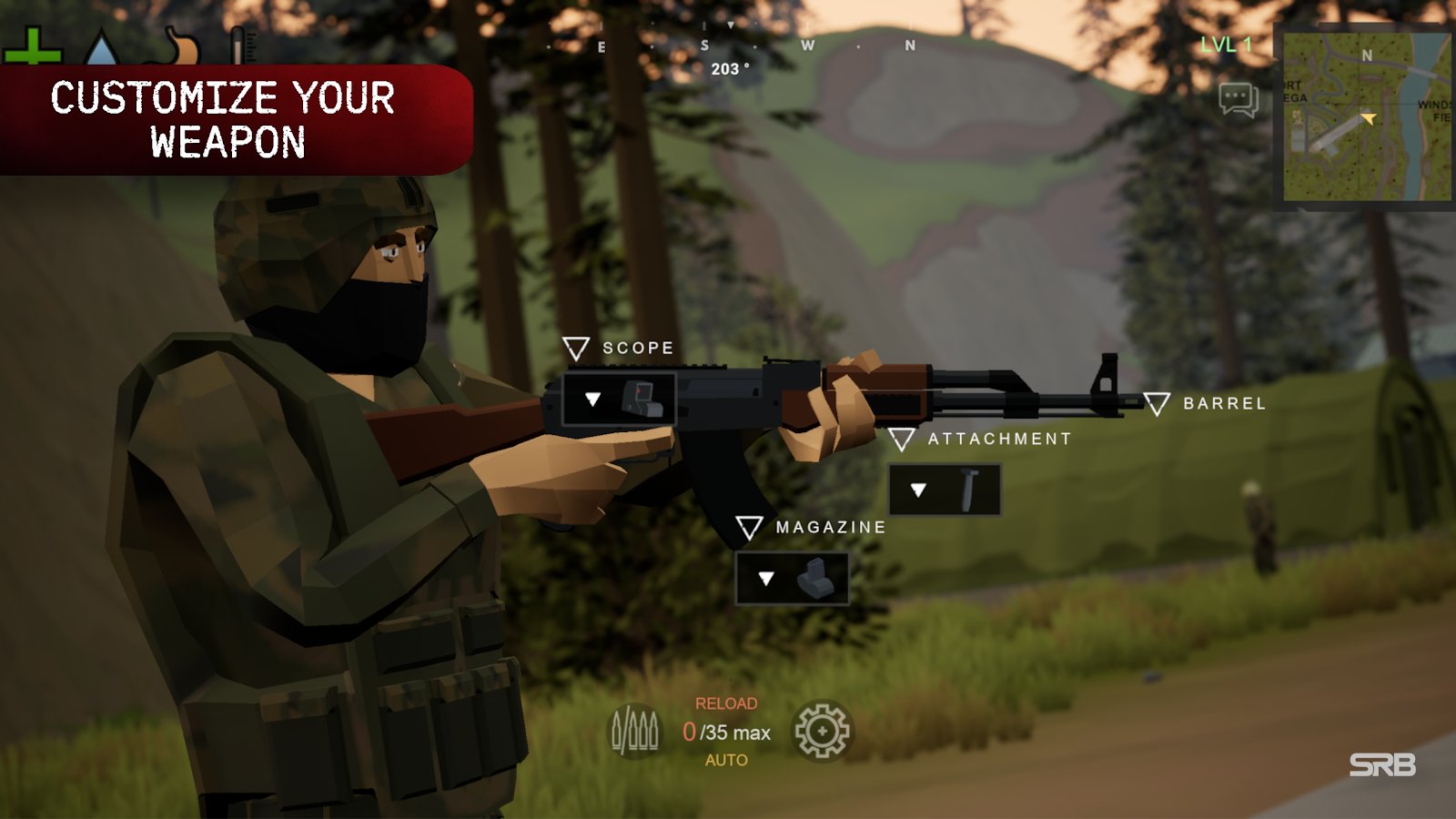This screenshot has width=1456, height=819.
Task: Tap the RELOAD label
Action: (726, 703)
